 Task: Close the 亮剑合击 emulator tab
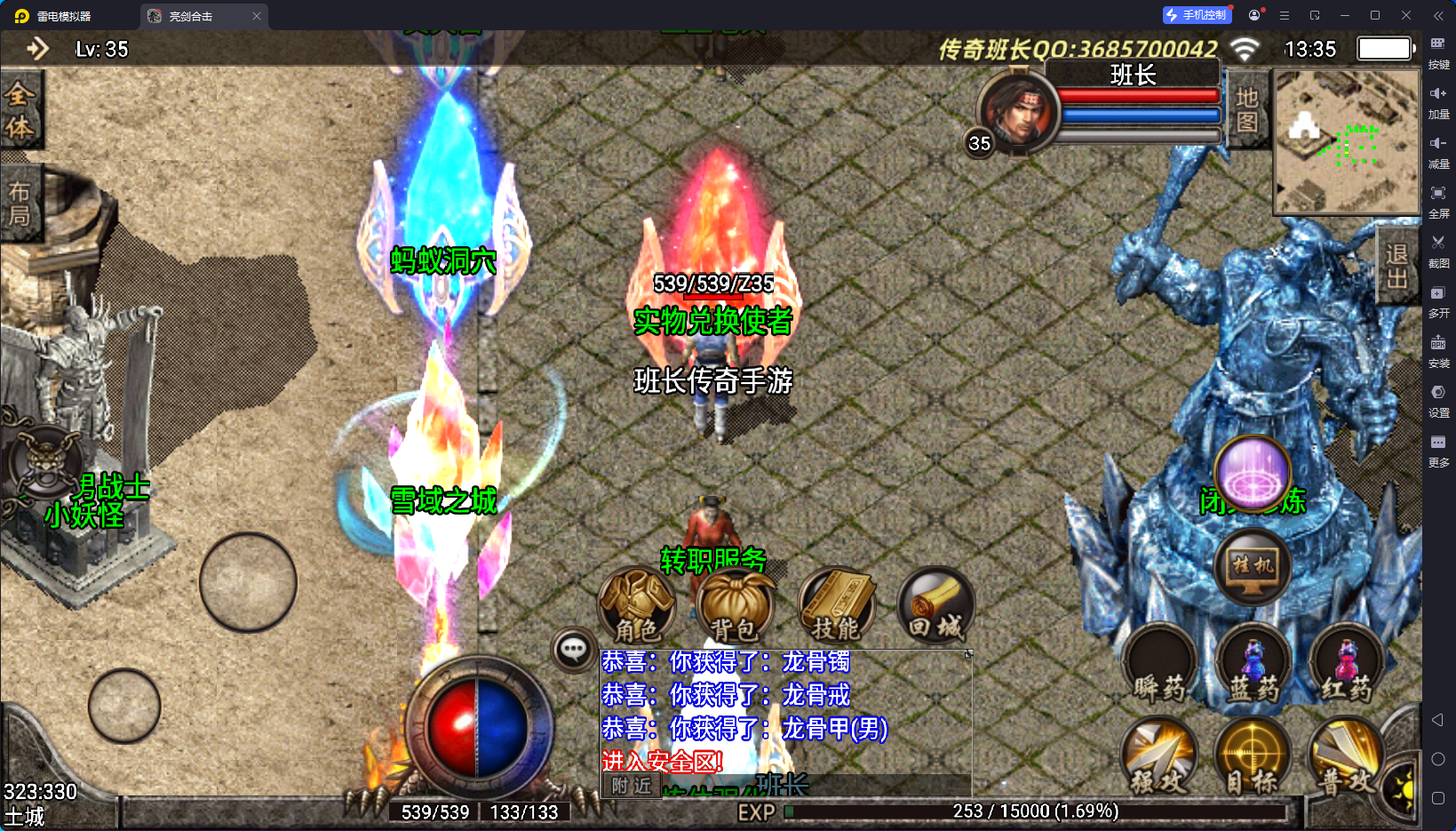tap(257, 16)
